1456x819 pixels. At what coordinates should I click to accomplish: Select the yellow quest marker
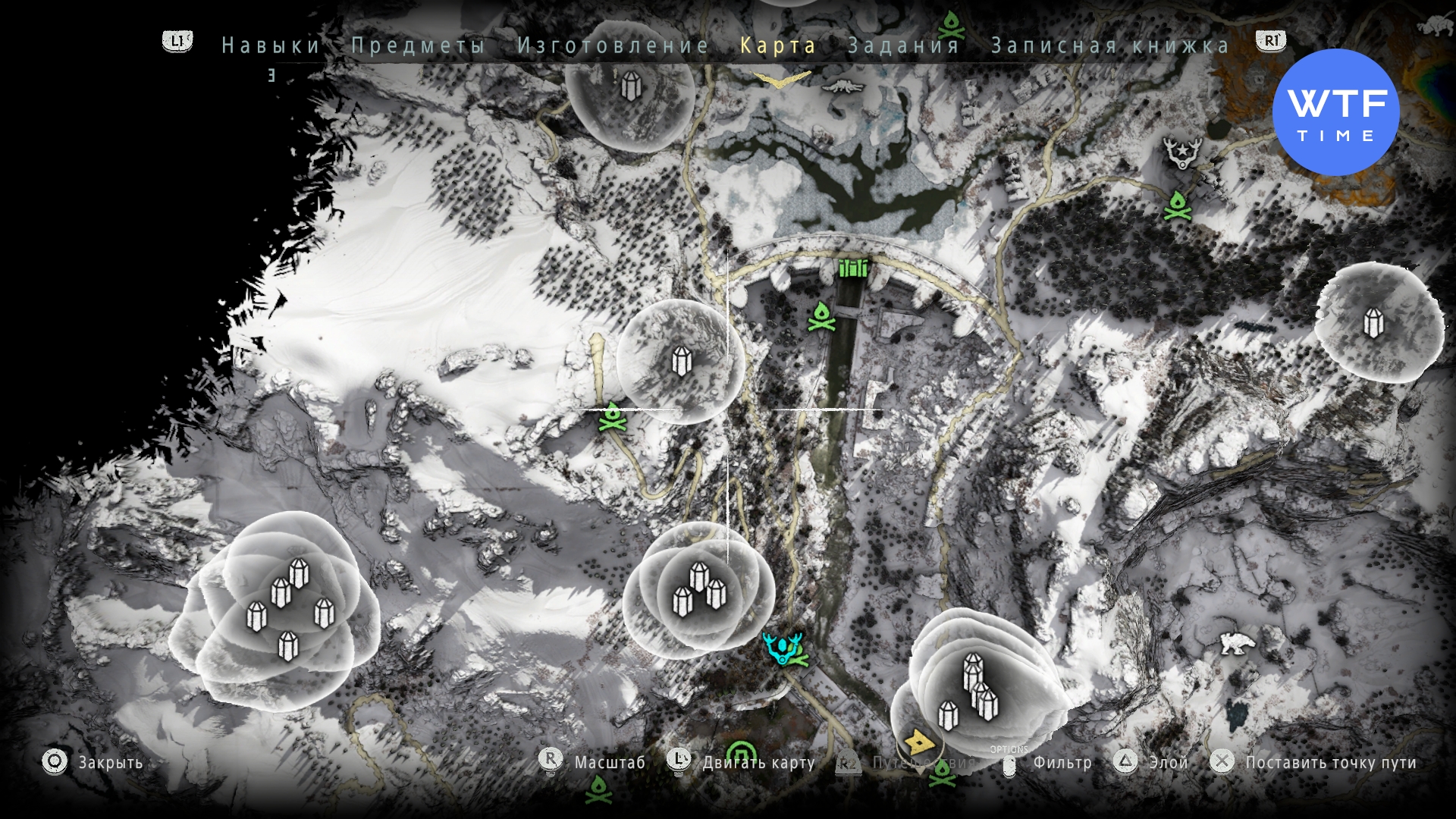click(918, 741)
